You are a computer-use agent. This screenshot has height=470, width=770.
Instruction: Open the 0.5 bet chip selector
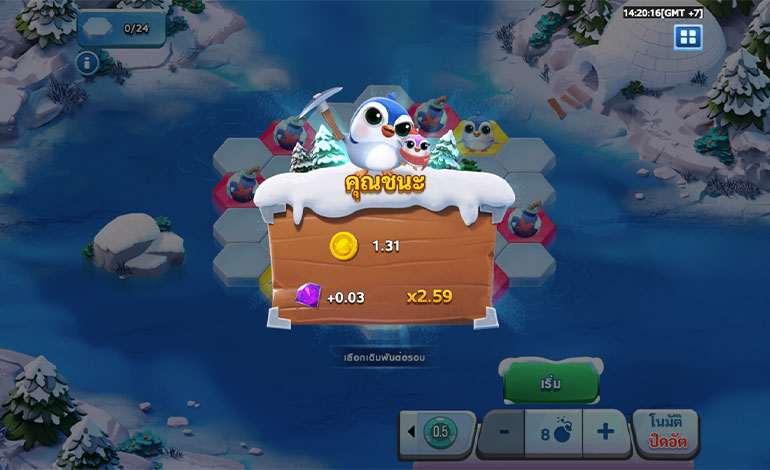pos(437,433)
